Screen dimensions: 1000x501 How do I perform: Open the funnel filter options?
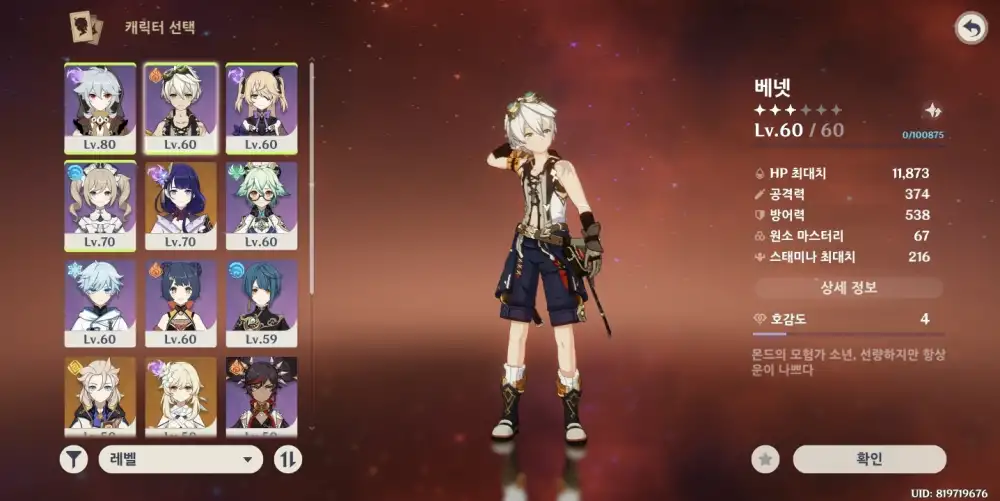pos(74,459)
